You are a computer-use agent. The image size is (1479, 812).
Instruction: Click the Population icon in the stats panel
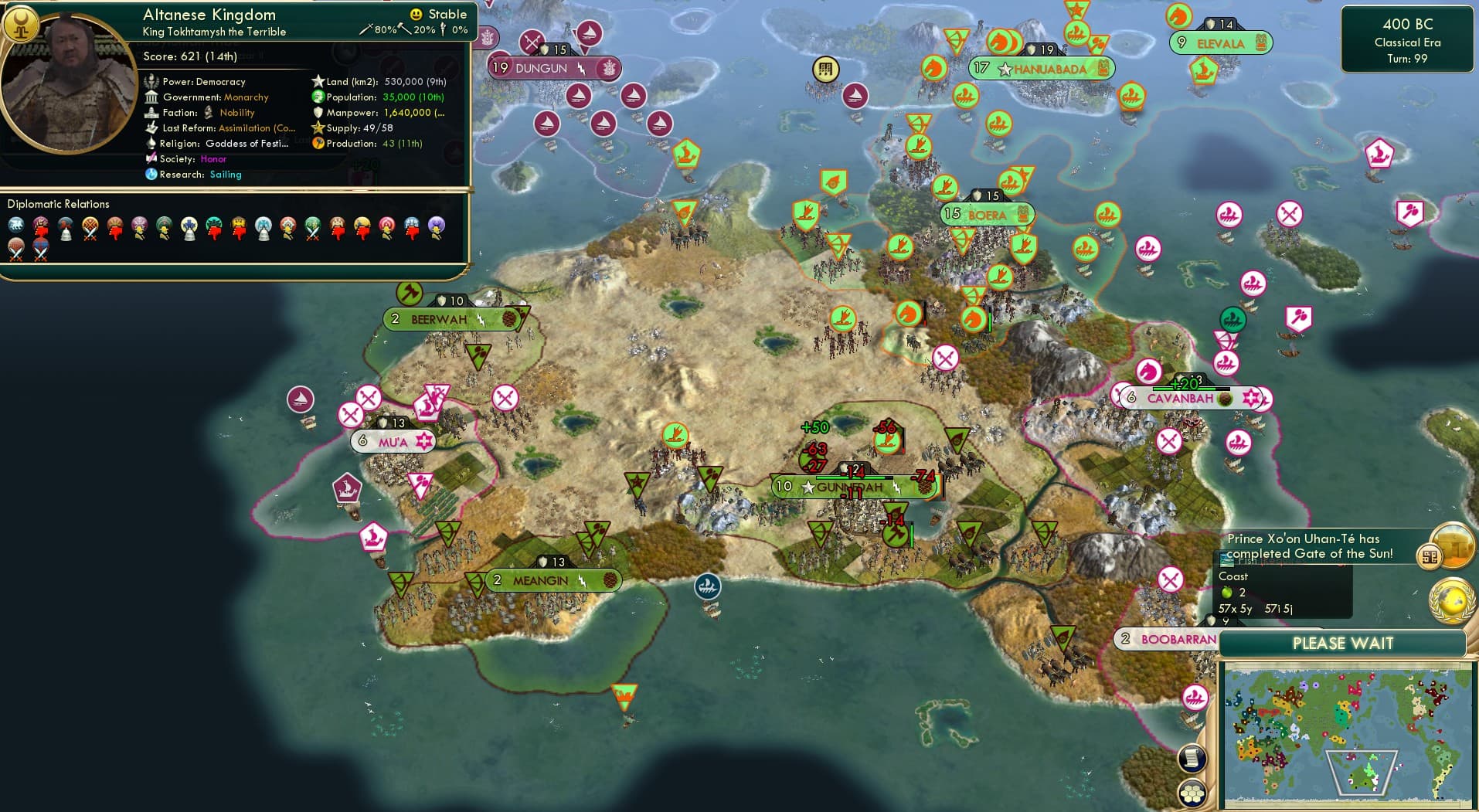tap(317, 97)
